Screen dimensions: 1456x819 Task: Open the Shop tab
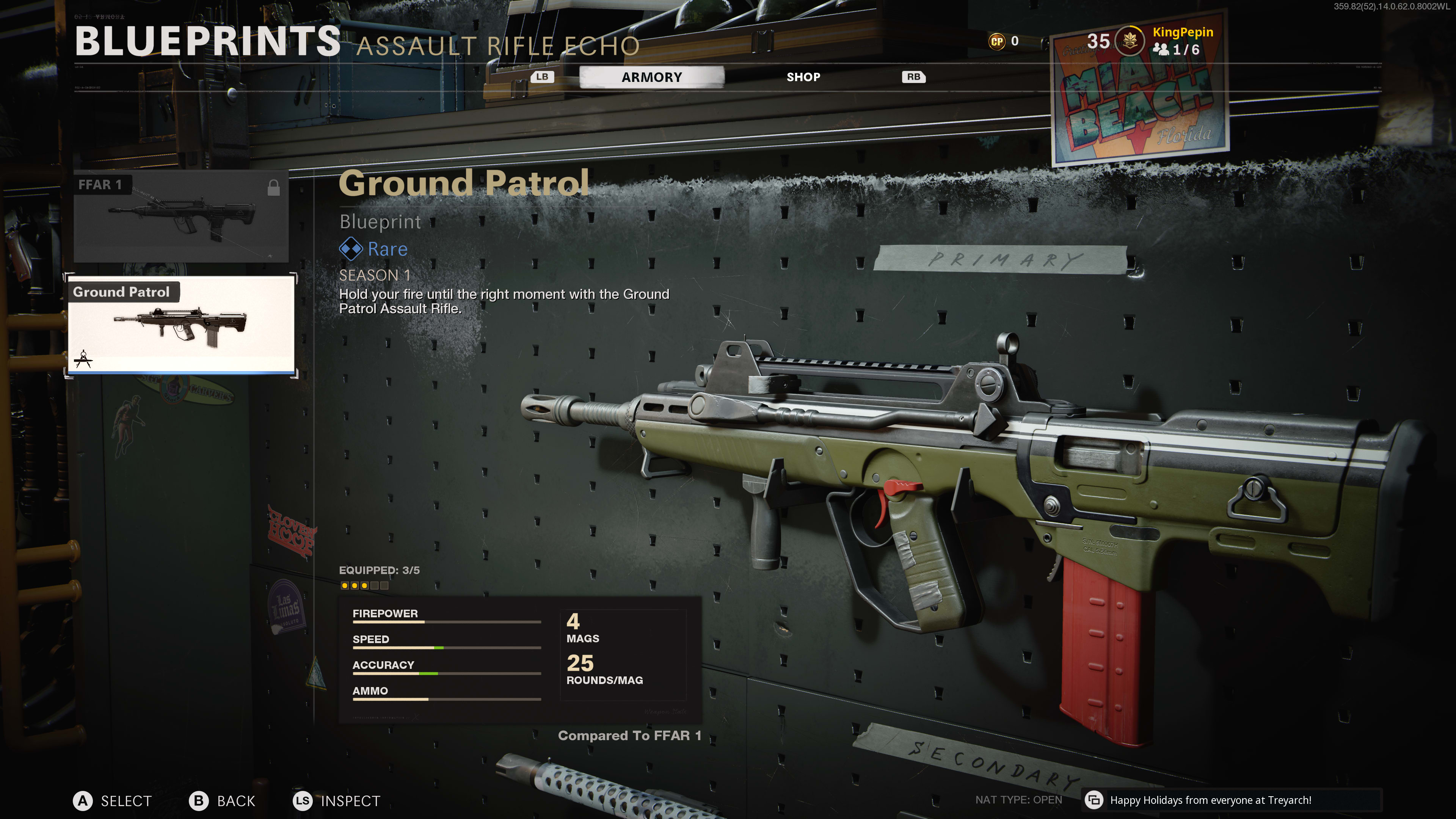click(x=803, y=77)
